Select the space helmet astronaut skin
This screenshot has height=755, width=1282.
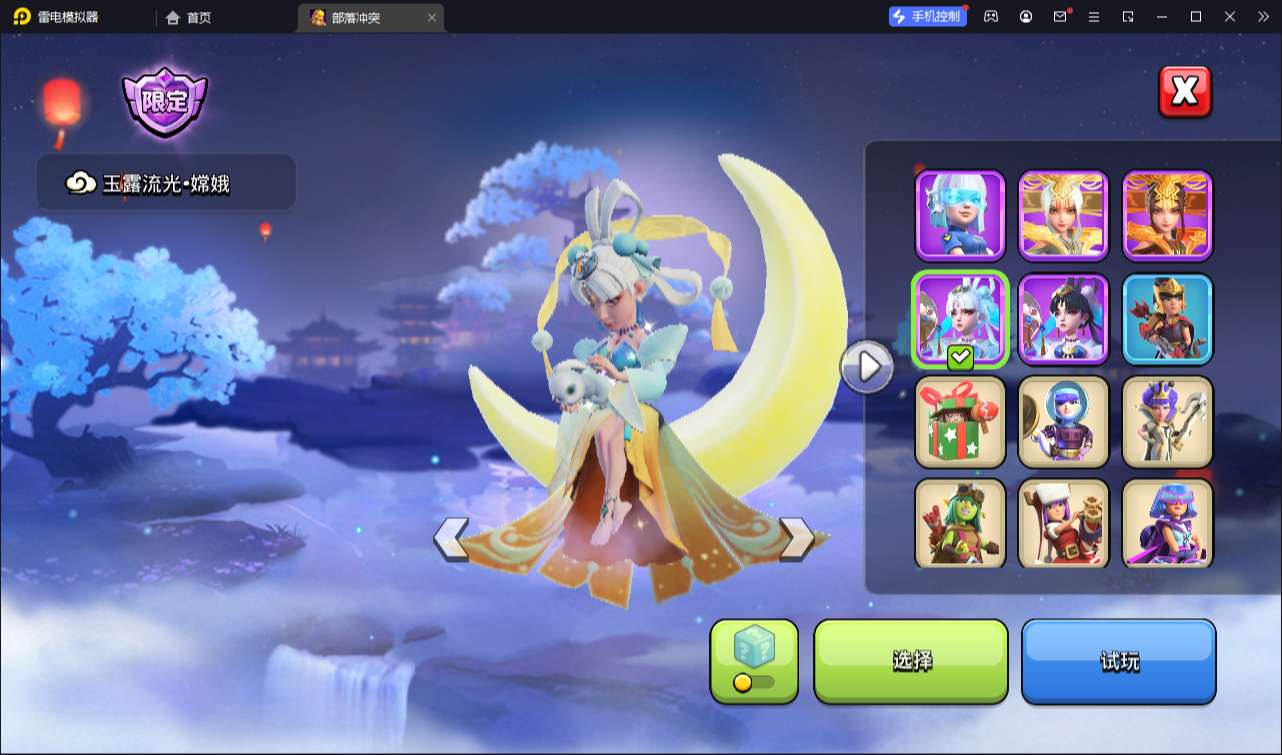coord(1064,422)
